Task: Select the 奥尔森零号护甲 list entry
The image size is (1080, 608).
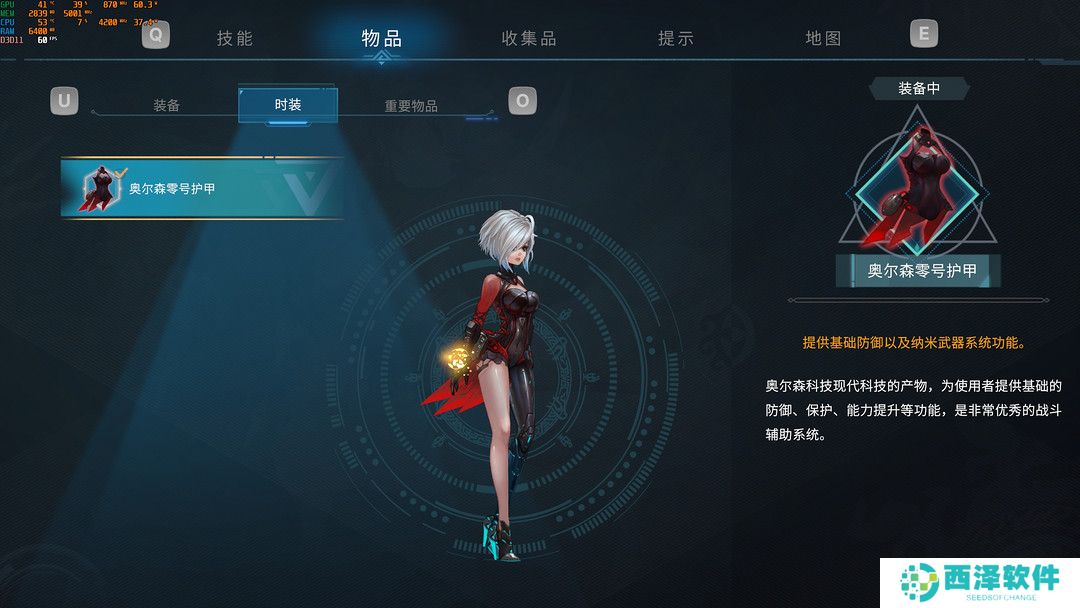Action: click(201, 187)
